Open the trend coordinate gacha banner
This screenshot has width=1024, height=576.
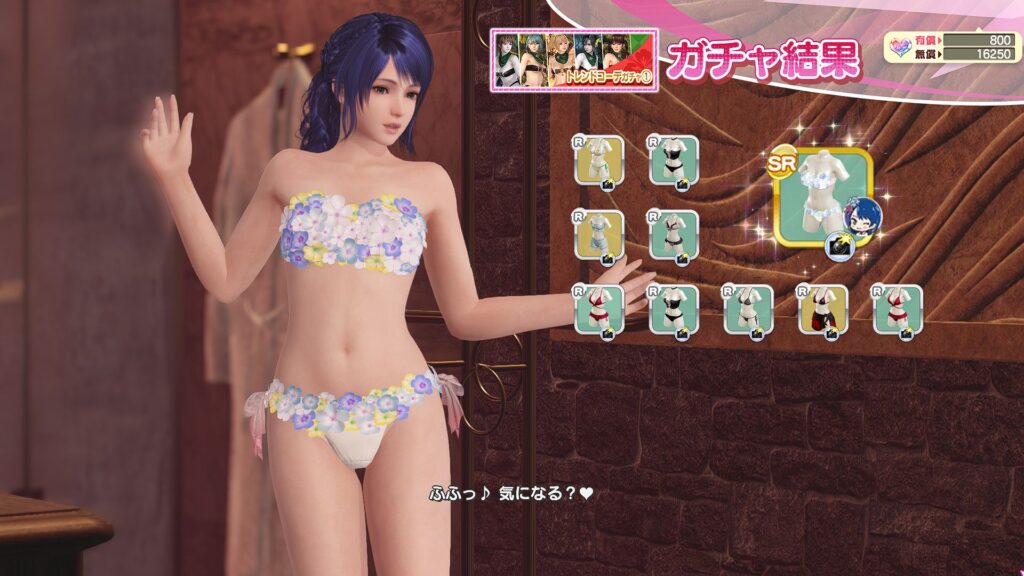573,61
